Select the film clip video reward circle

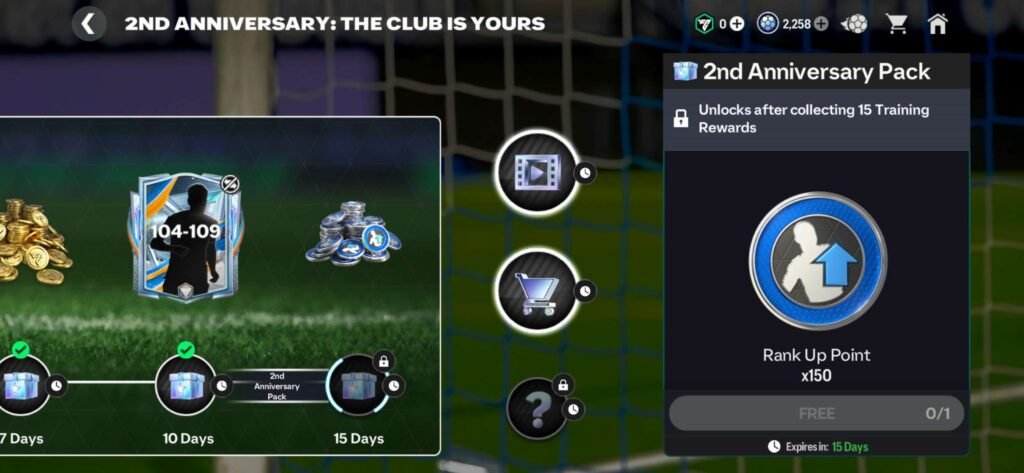[537, 174]
